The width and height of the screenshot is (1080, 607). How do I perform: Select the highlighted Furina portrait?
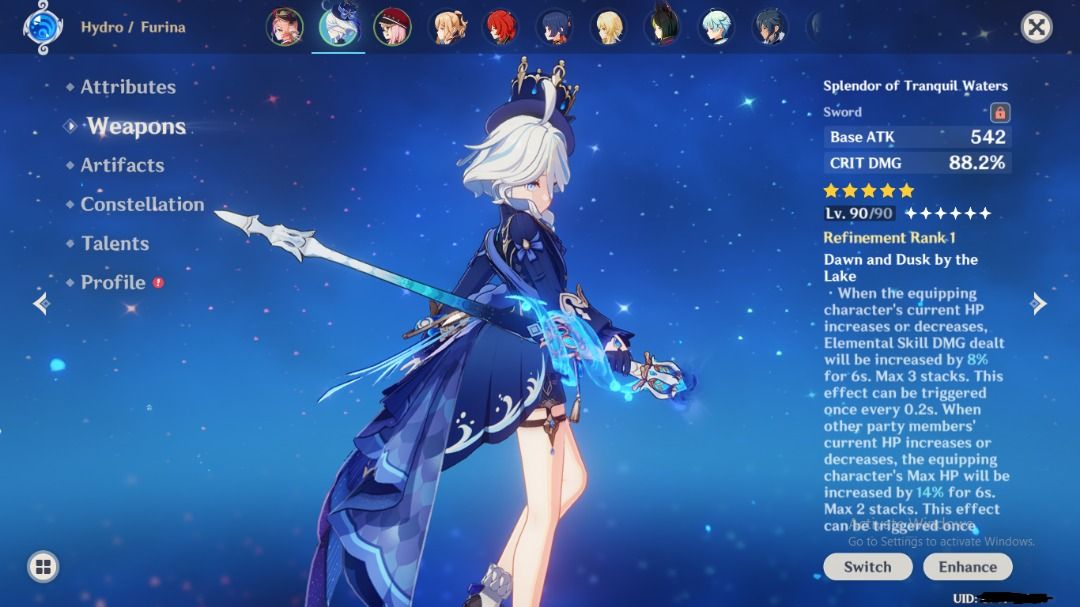[337, 27]
